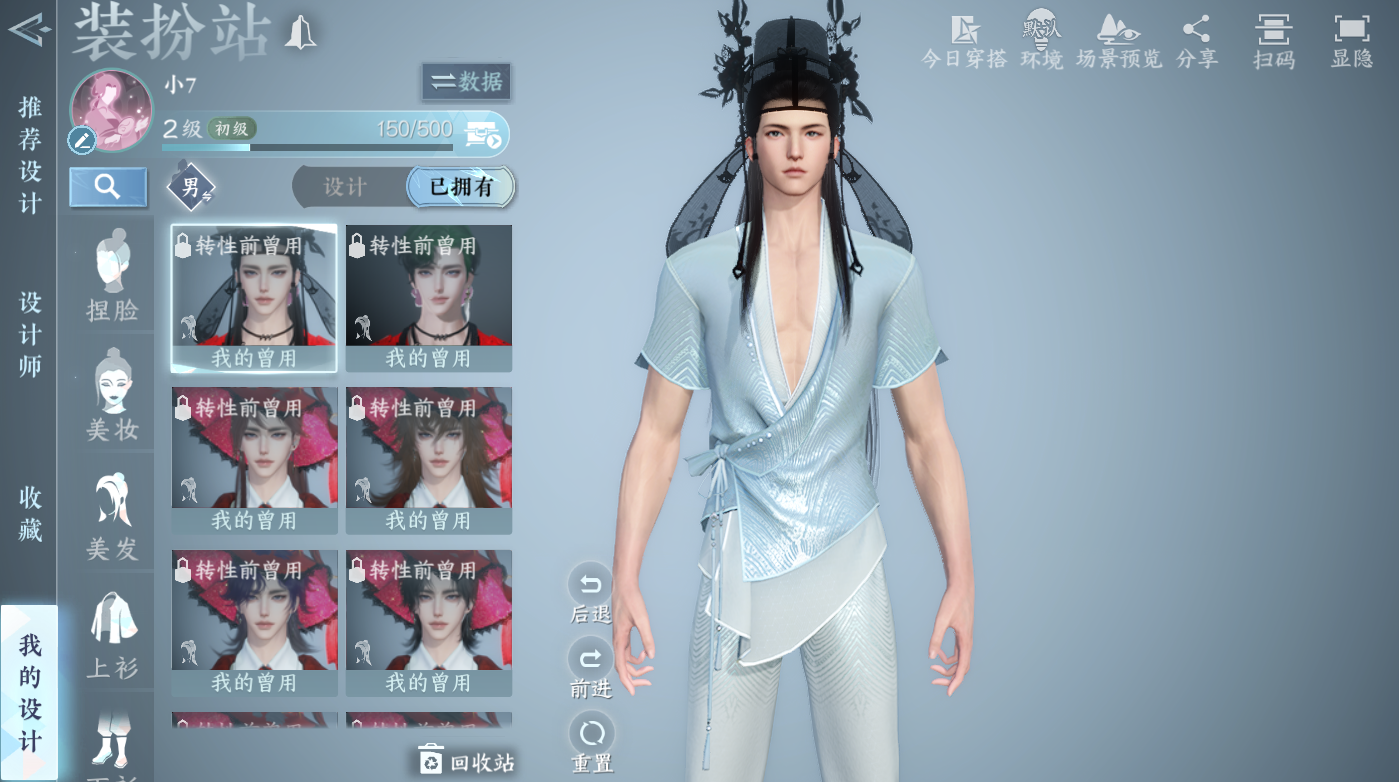Image resolution: width=1399 pixels, height=782 pixels.
Task: Open 场景预览 scene preview
Action: [x=1119, y=42]
